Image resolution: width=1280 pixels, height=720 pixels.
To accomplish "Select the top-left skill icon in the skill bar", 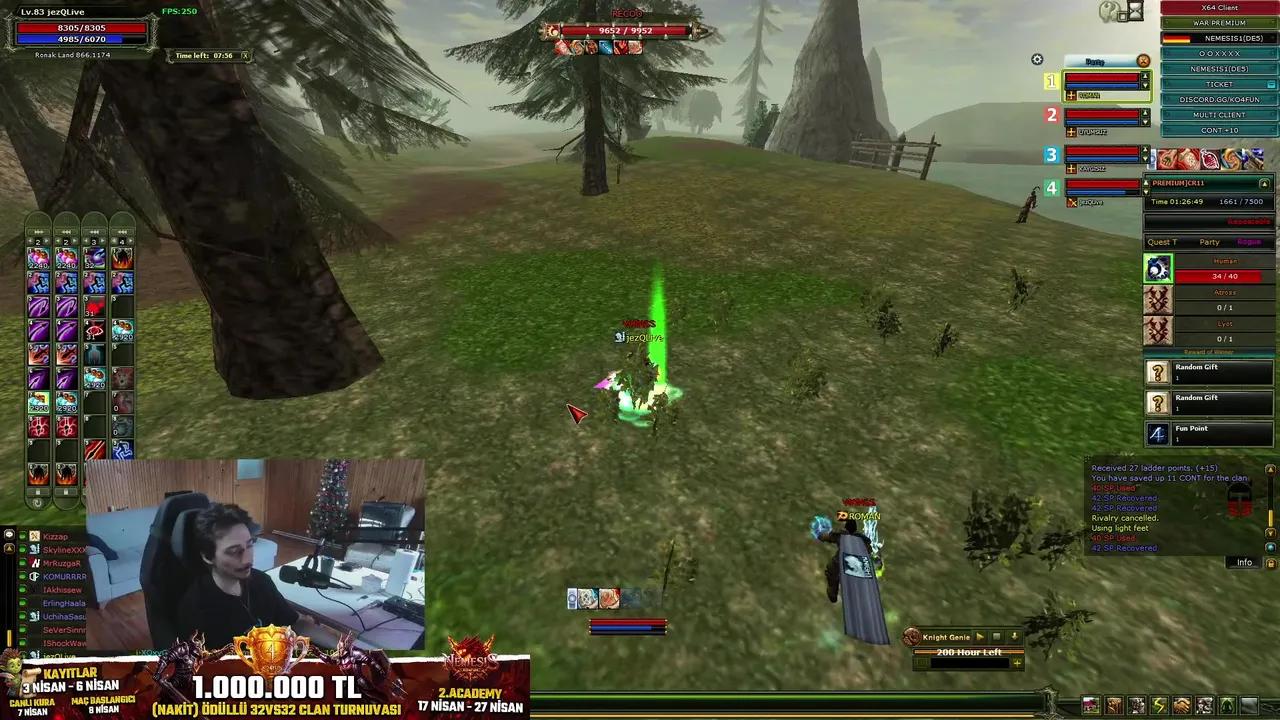I will 37,257.
